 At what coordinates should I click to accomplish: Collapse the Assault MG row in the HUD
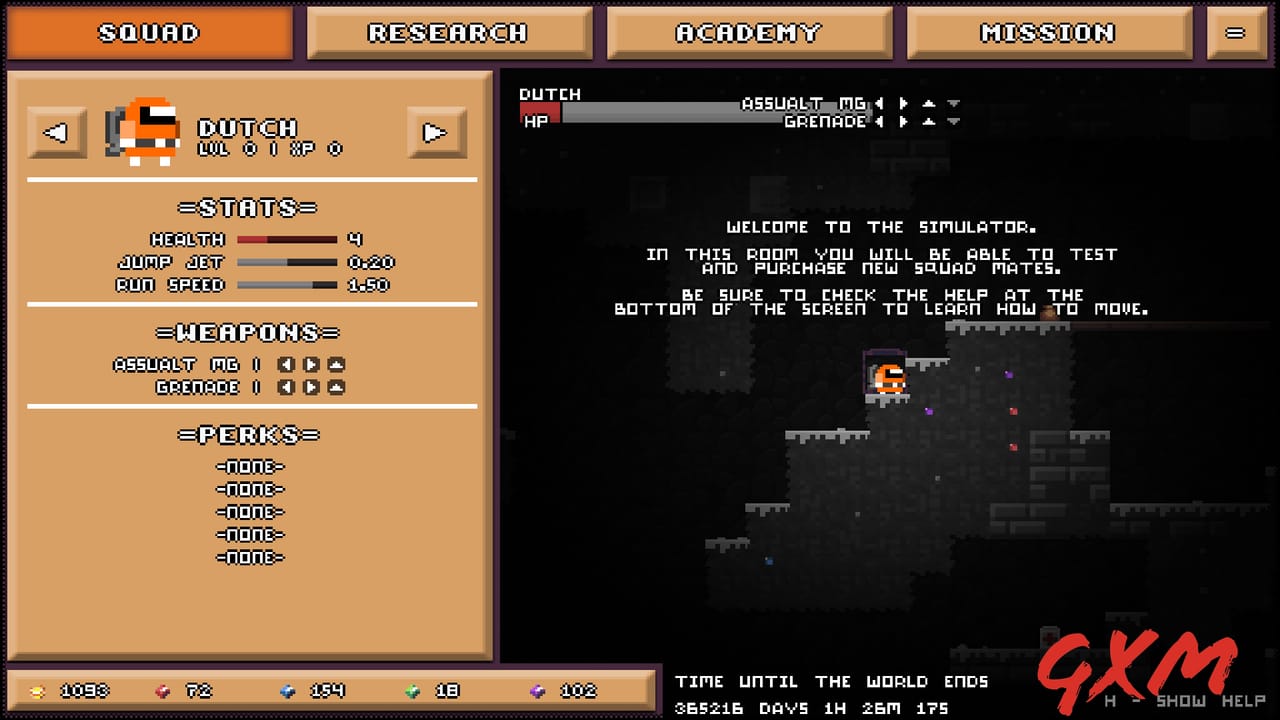[953, 103]
